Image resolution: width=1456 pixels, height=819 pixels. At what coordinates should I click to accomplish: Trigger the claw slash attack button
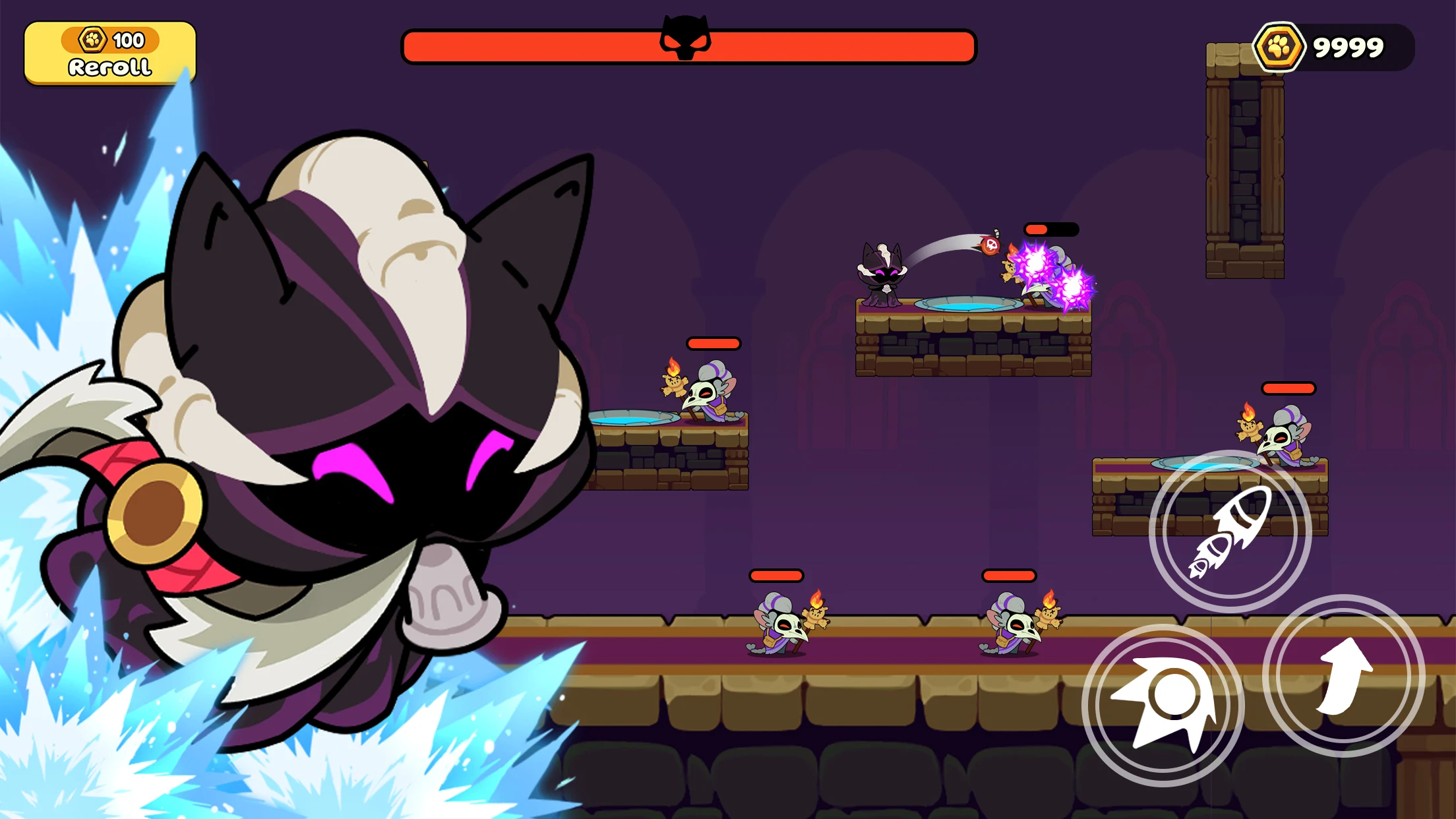click(x=1163, y=704)
